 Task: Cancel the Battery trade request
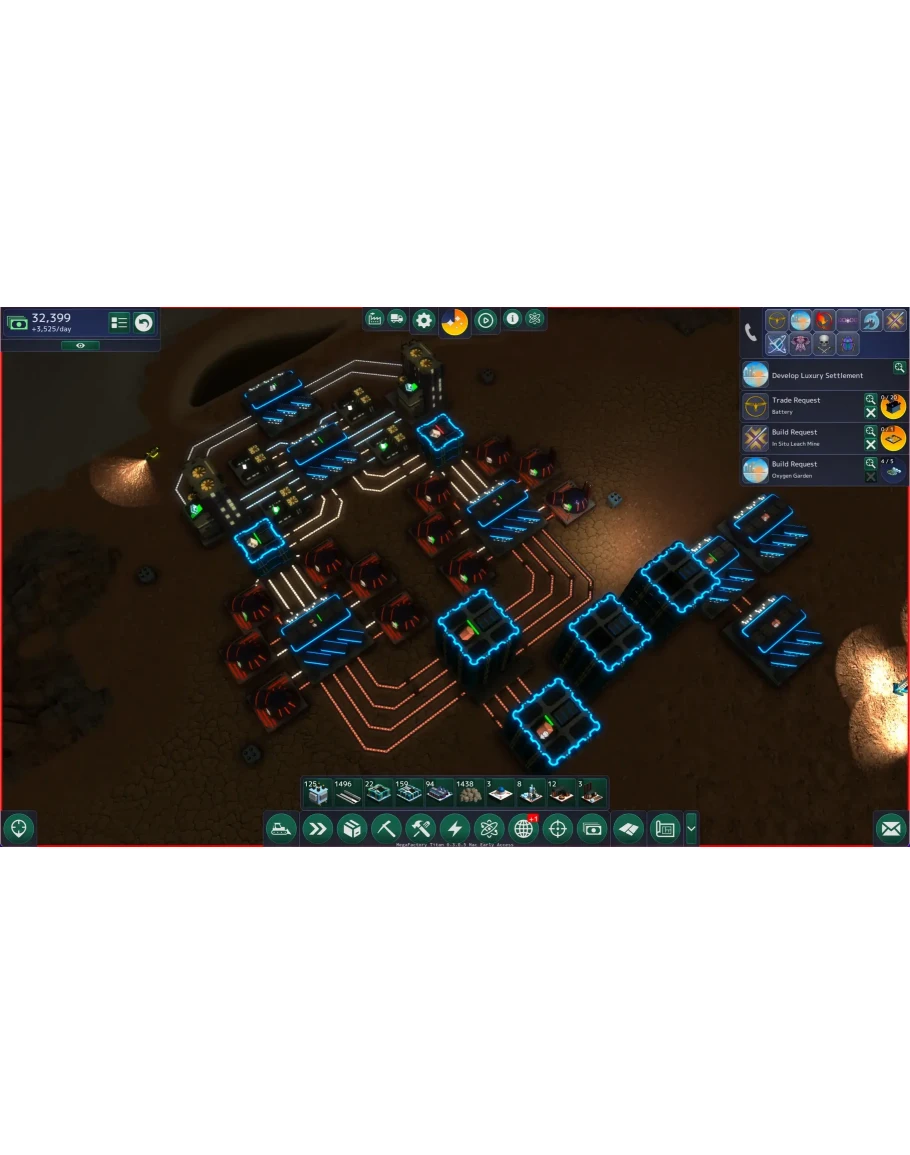click(870, 413)
